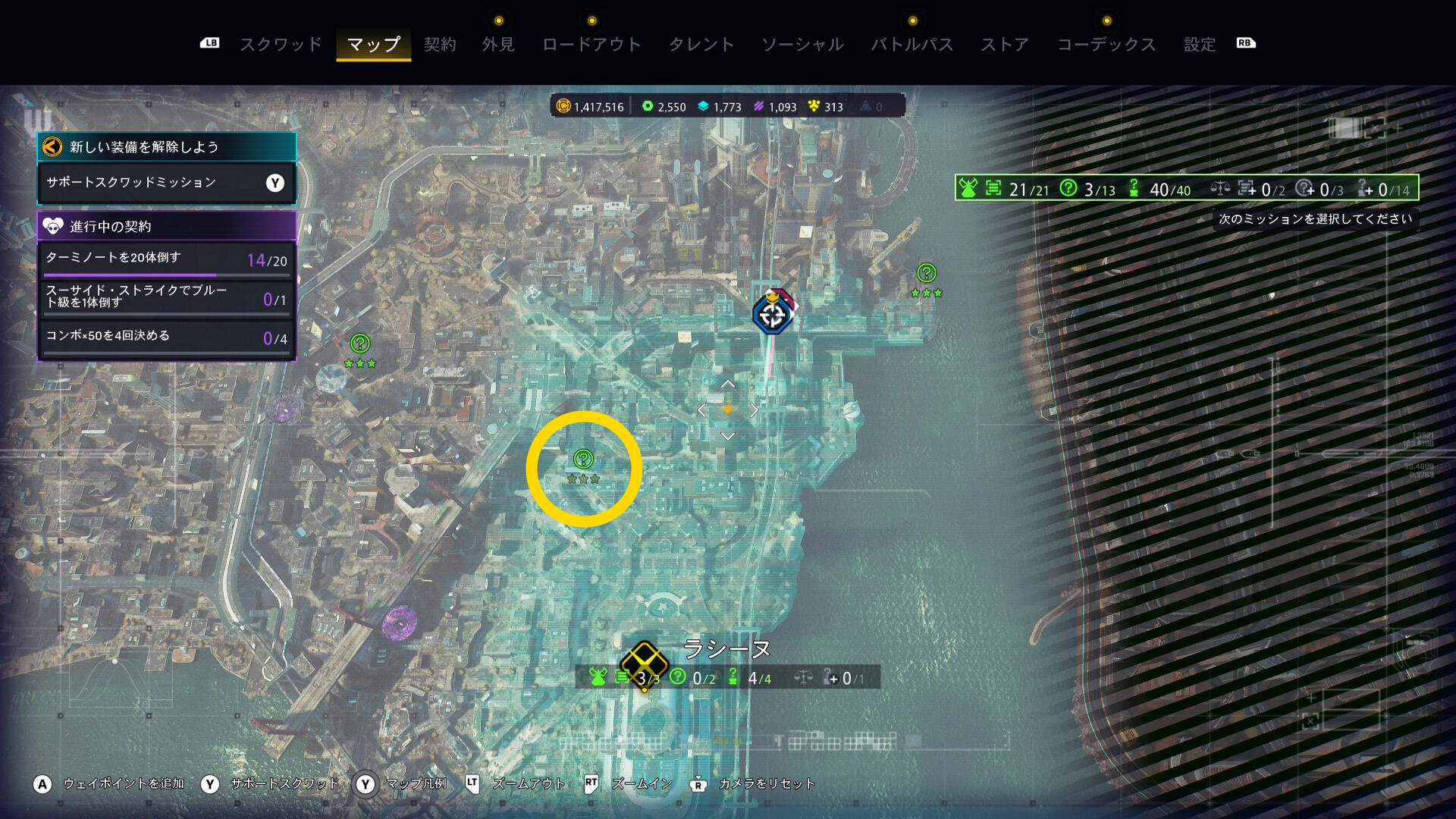The height and width of the screenshot is (819, 1456).
Task: Click the blue crosshair mission marker
Action: (773, 315)
